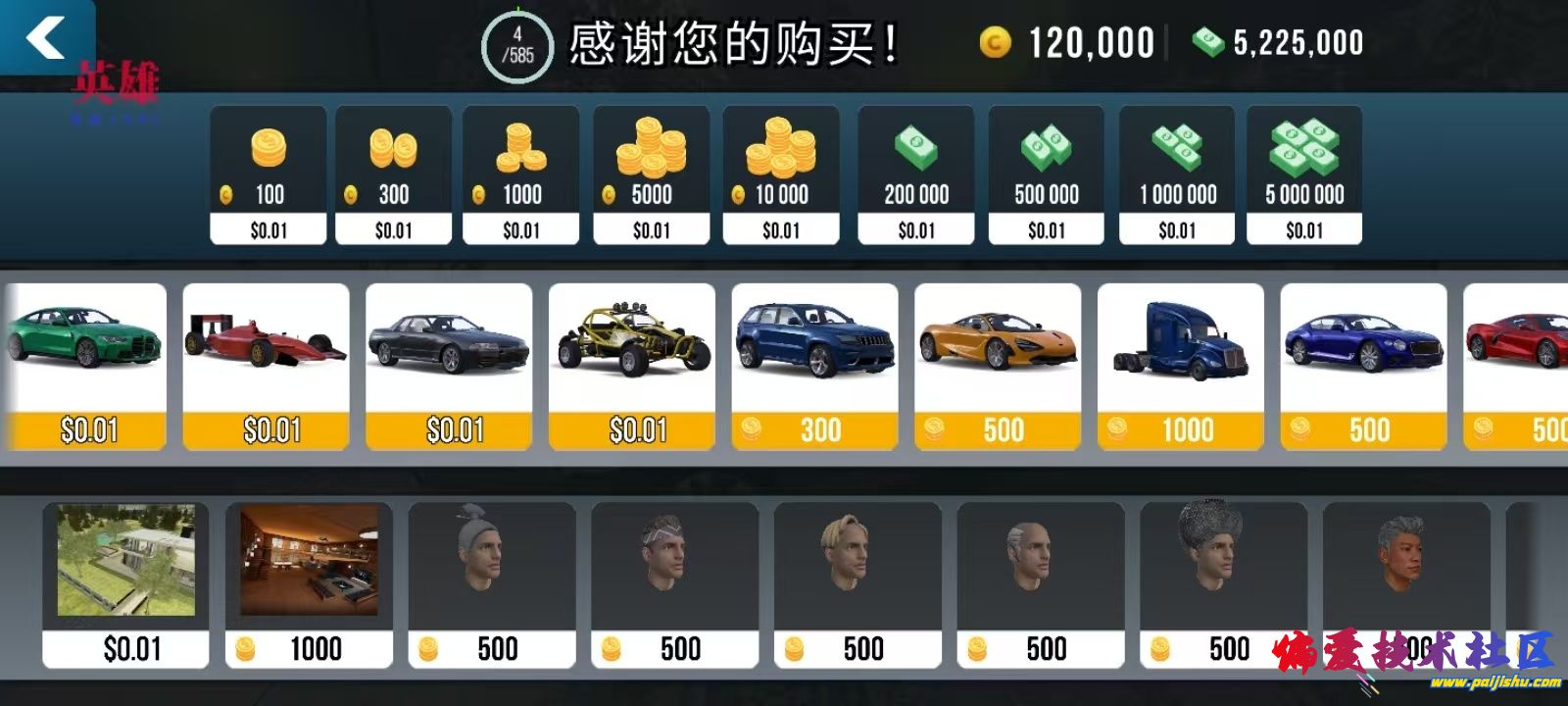Buy the 100 coins pack

coord(268,174)
